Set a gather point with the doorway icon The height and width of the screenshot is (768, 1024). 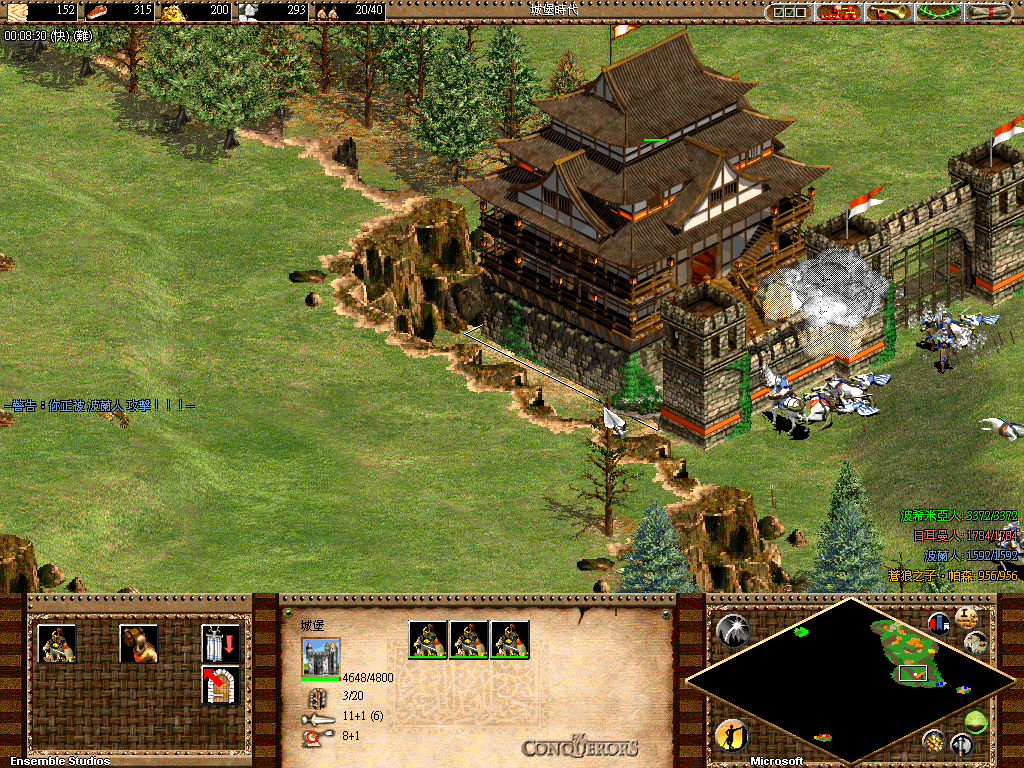coord(220,684)
